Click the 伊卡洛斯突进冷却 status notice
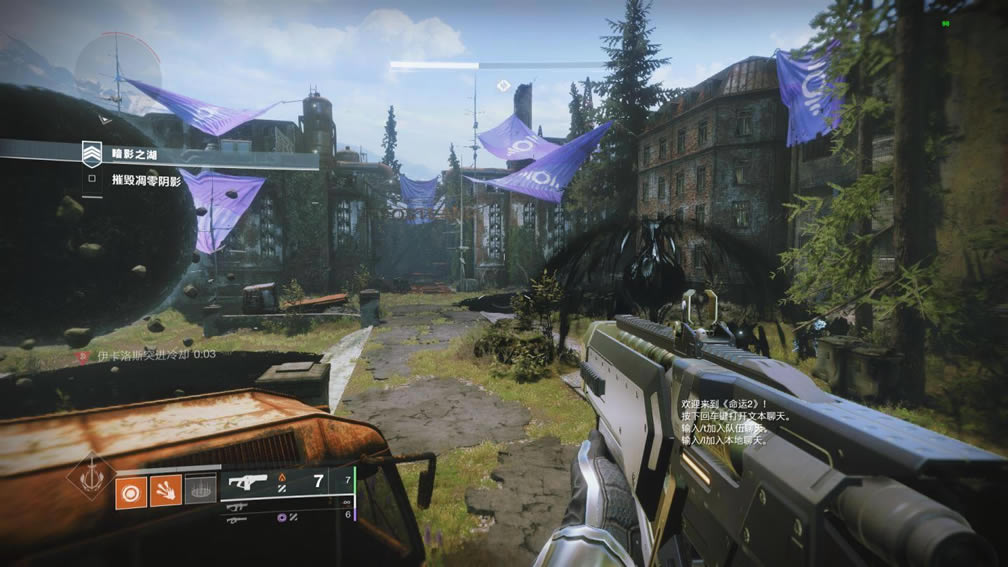This screenshot has height=567, width=1008. pos(144,354)
